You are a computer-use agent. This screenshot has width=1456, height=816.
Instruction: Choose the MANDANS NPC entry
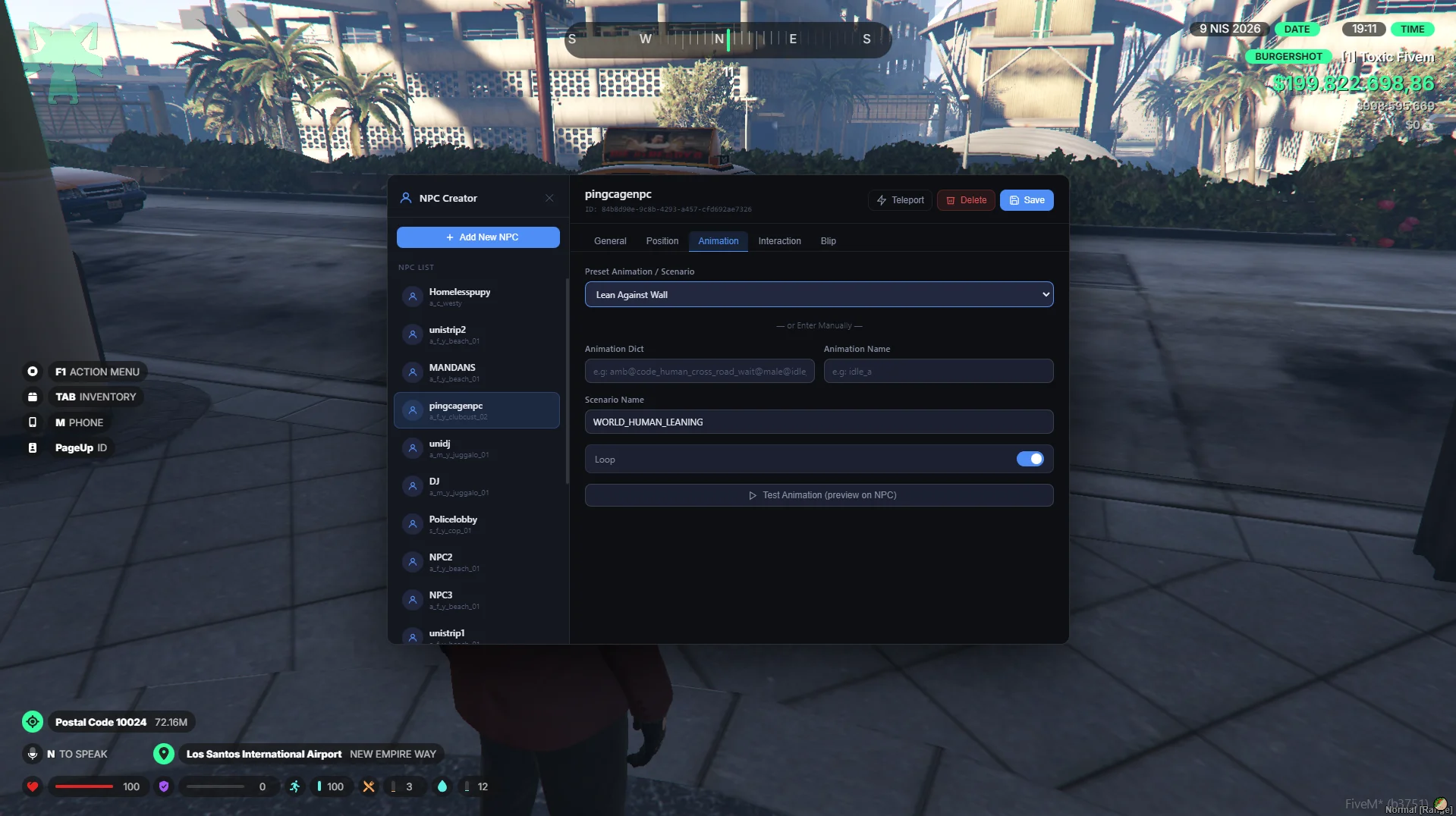click(476, 372)
